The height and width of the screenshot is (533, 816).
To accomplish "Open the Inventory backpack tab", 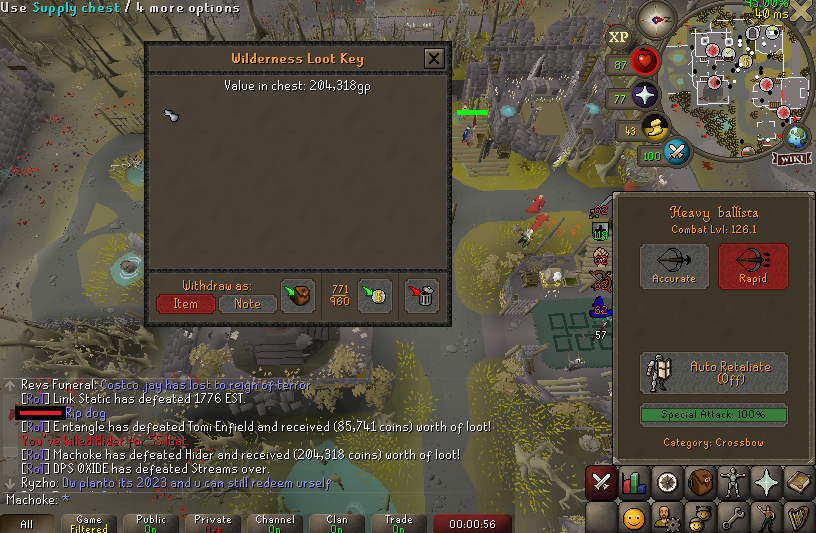I will 699,482.
